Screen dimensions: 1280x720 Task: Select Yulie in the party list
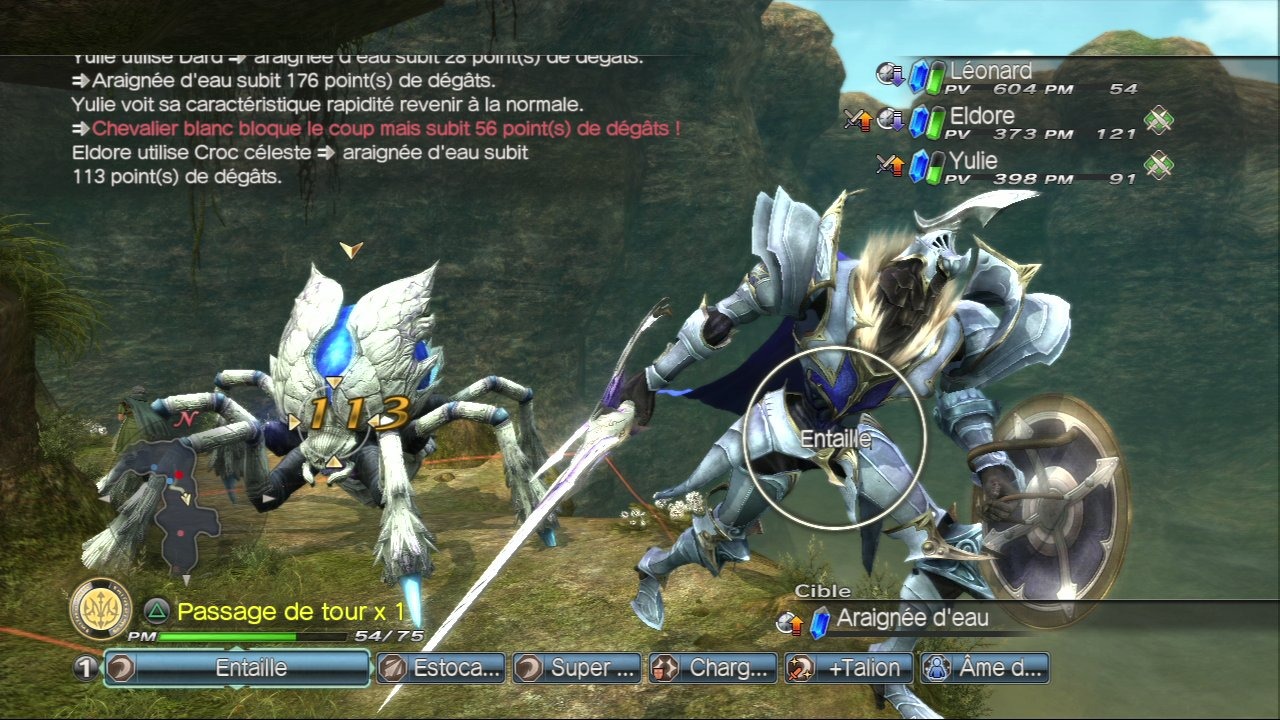(x=973, y=161)
